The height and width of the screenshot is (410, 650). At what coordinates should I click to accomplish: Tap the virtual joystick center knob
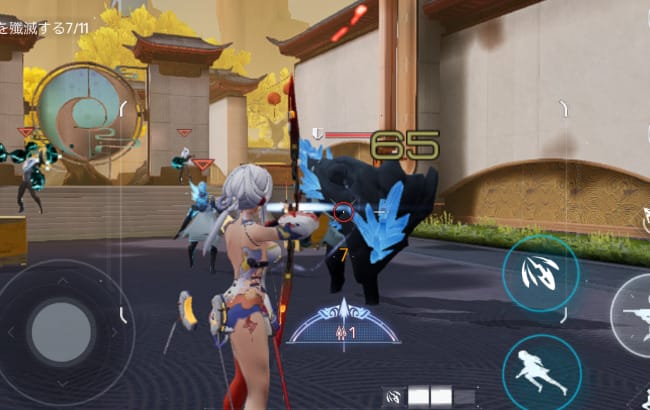[60, 329]
